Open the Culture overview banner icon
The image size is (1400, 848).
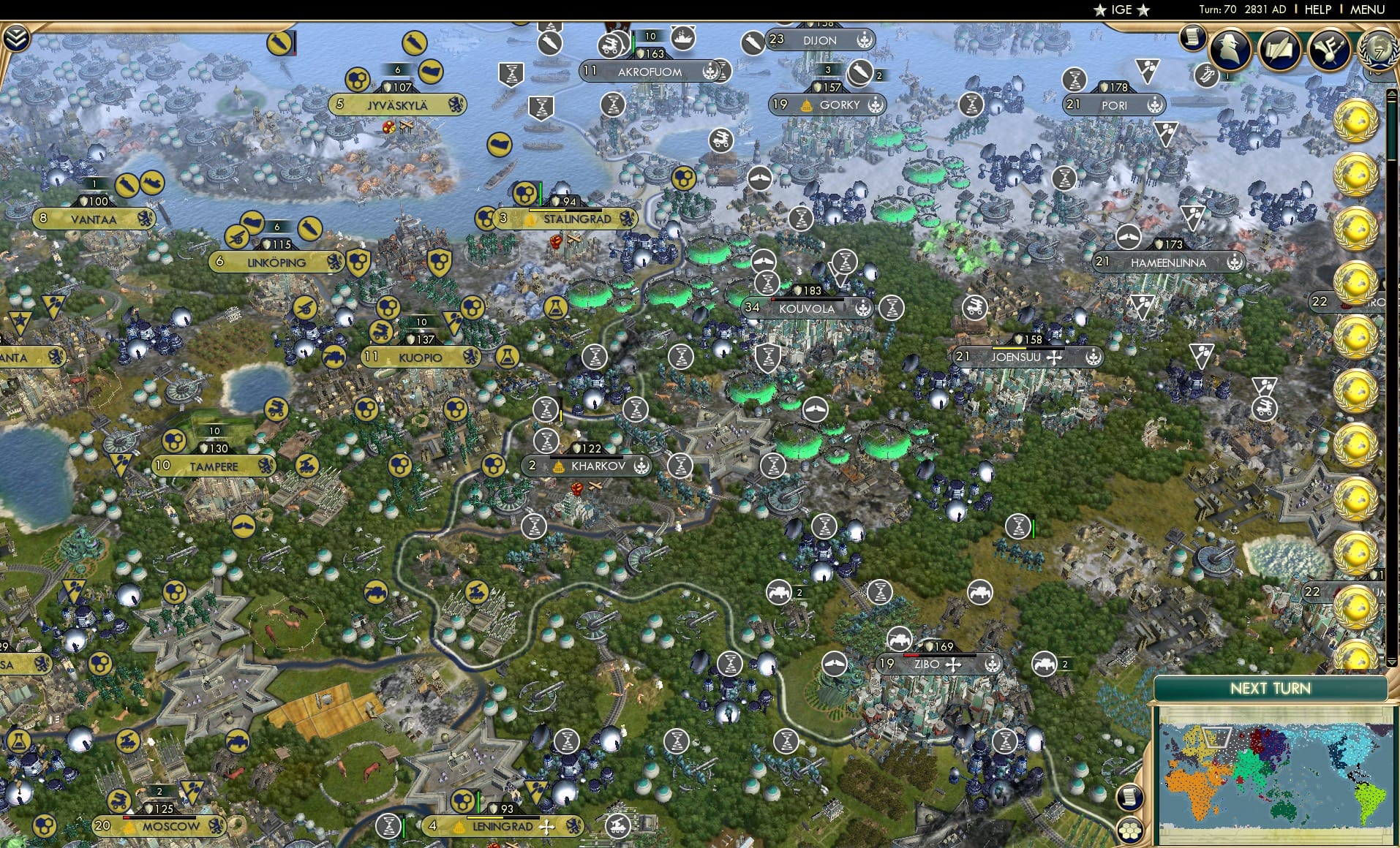(1329, 50)
